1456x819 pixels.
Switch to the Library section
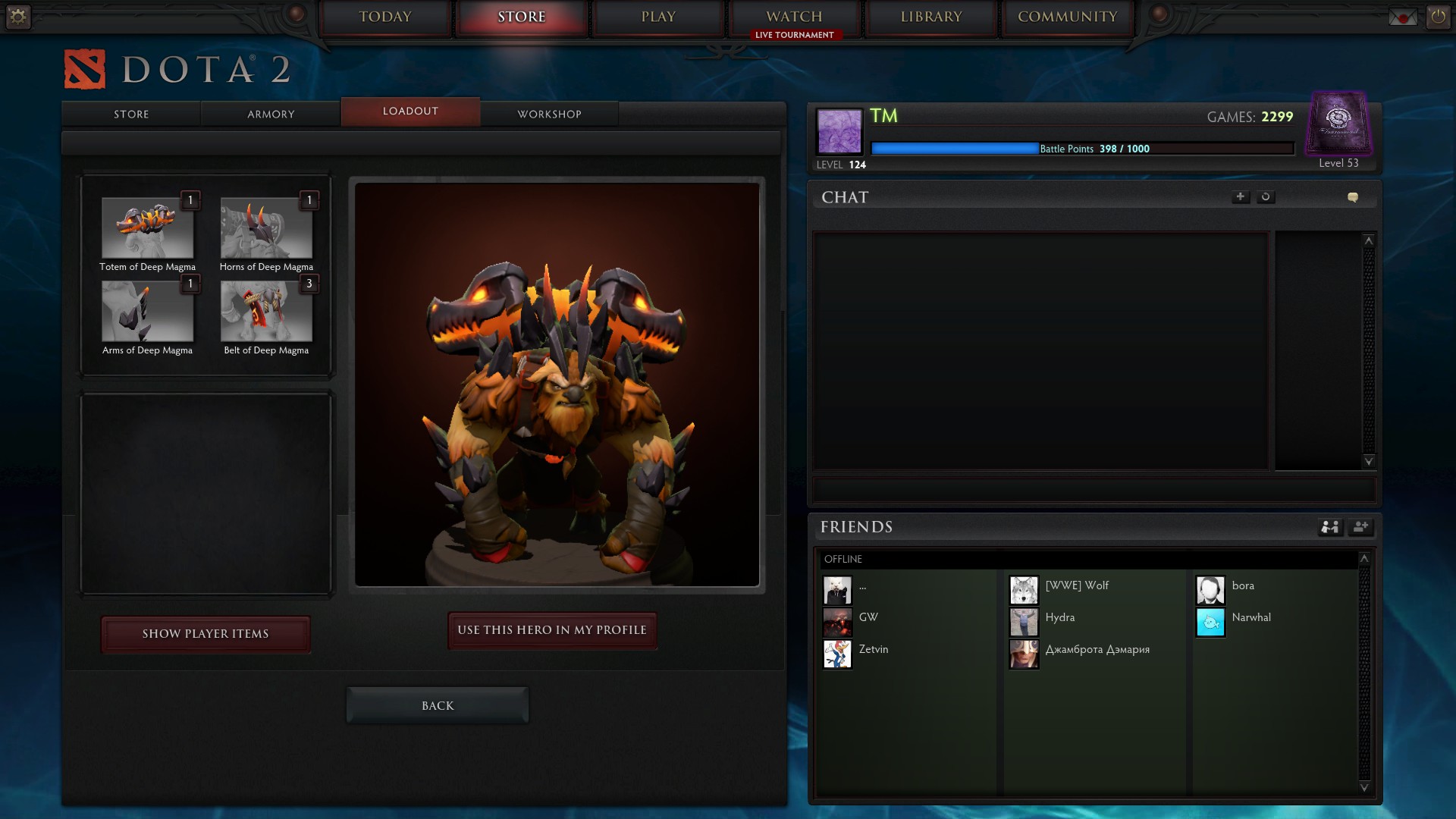(x=931, y=17)
